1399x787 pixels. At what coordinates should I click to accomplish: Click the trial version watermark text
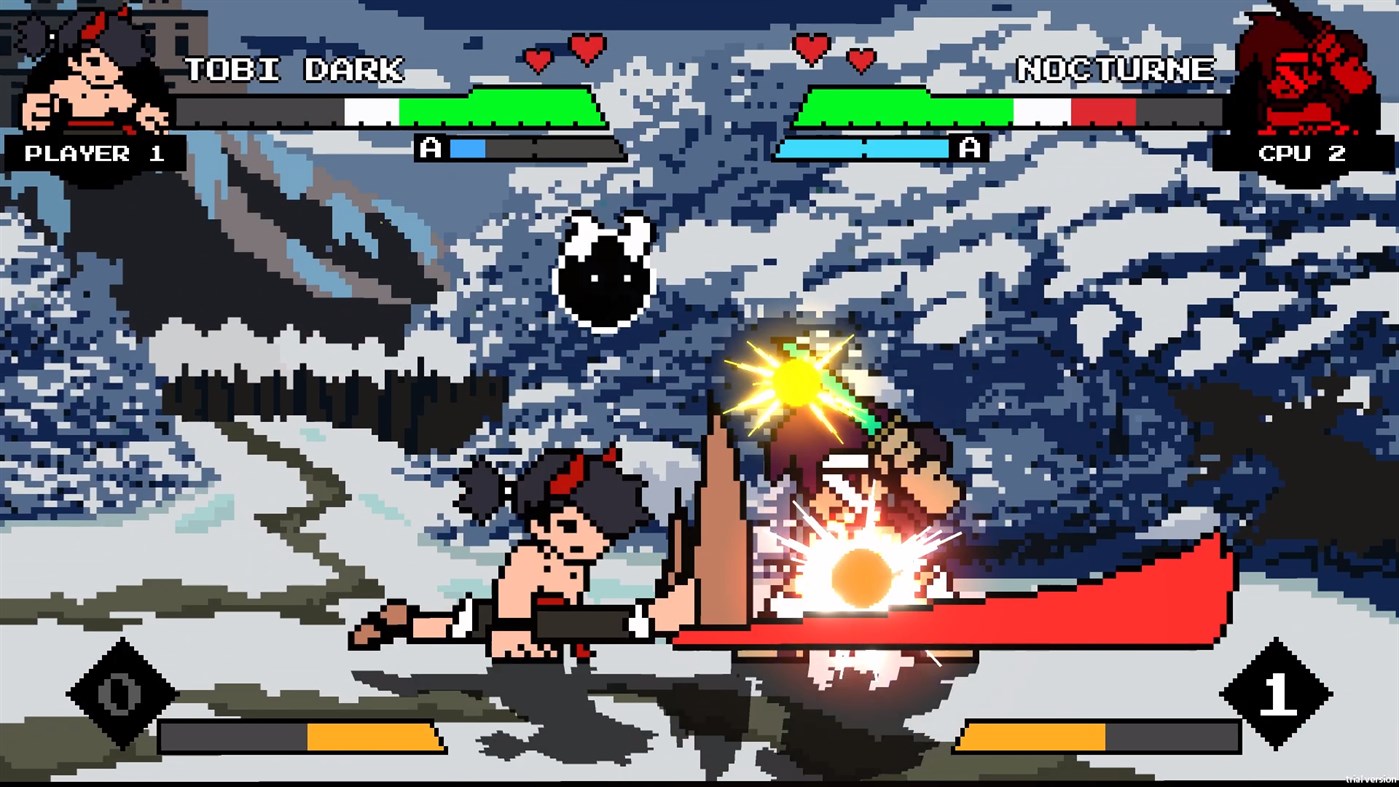tap(1368, 780)
